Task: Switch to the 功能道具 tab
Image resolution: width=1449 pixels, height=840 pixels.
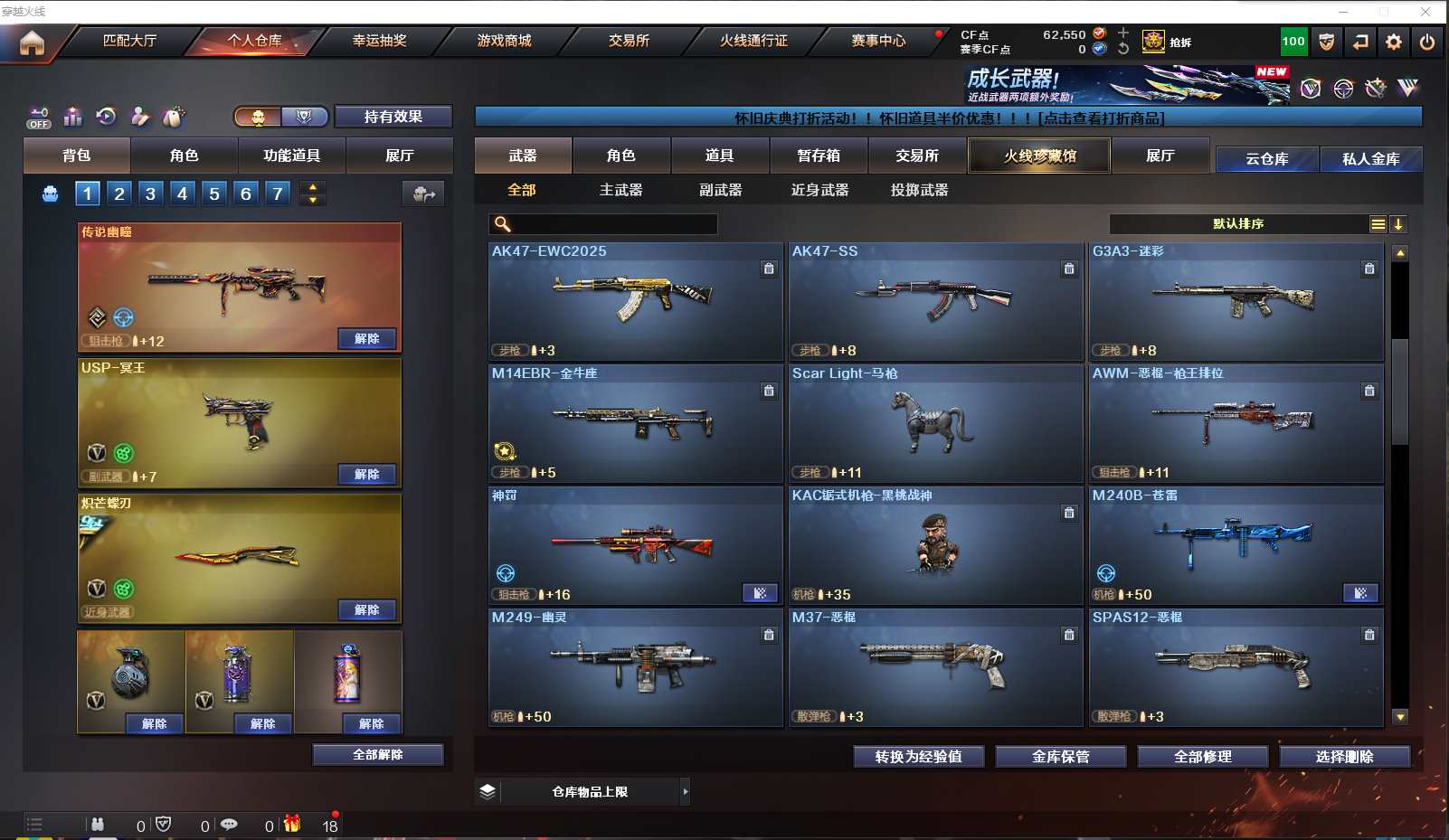Action: tap(291, 156)
